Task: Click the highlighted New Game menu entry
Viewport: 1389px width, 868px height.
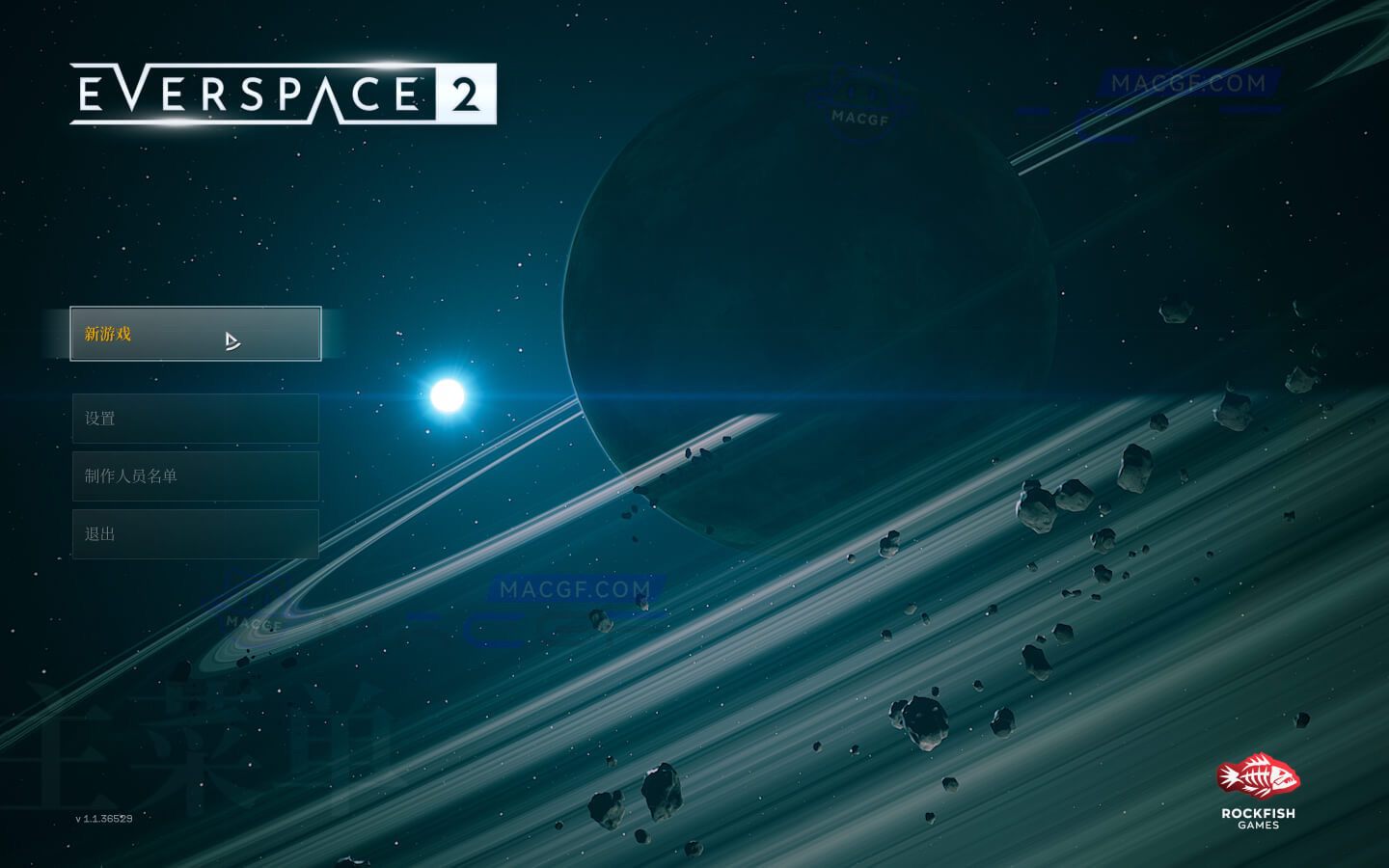Action: pos(195,334)
